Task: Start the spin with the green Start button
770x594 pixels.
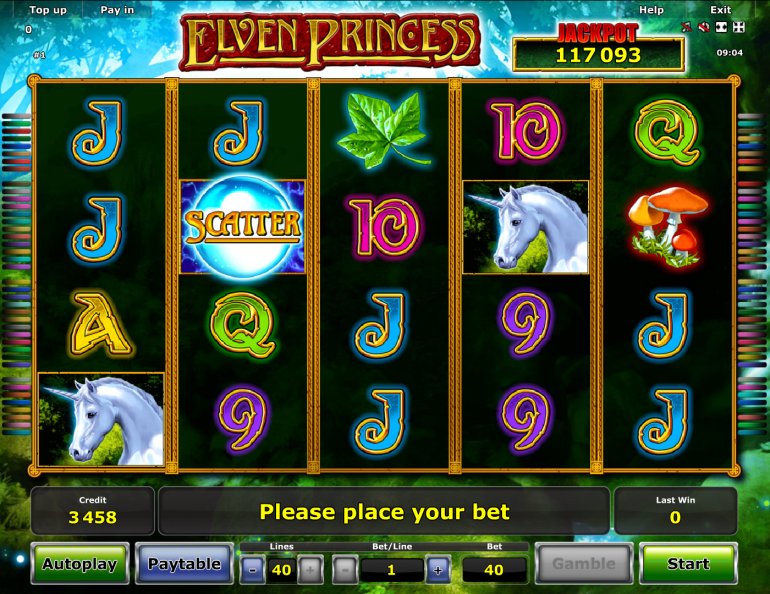Action: tap(688, 564)
